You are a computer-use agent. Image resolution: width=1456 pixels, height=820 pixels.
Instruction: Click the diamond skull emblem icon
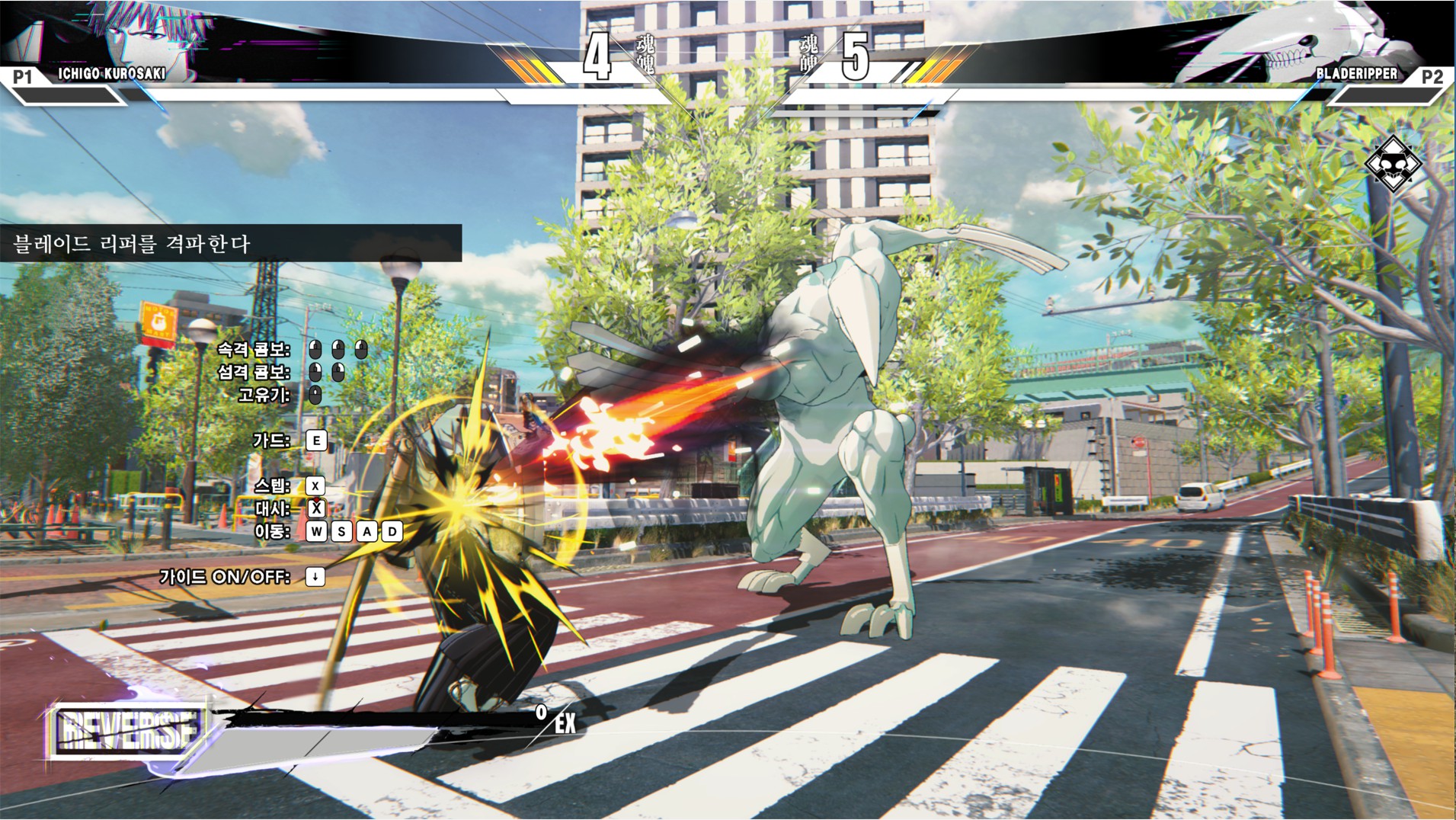pos(1393,164)
